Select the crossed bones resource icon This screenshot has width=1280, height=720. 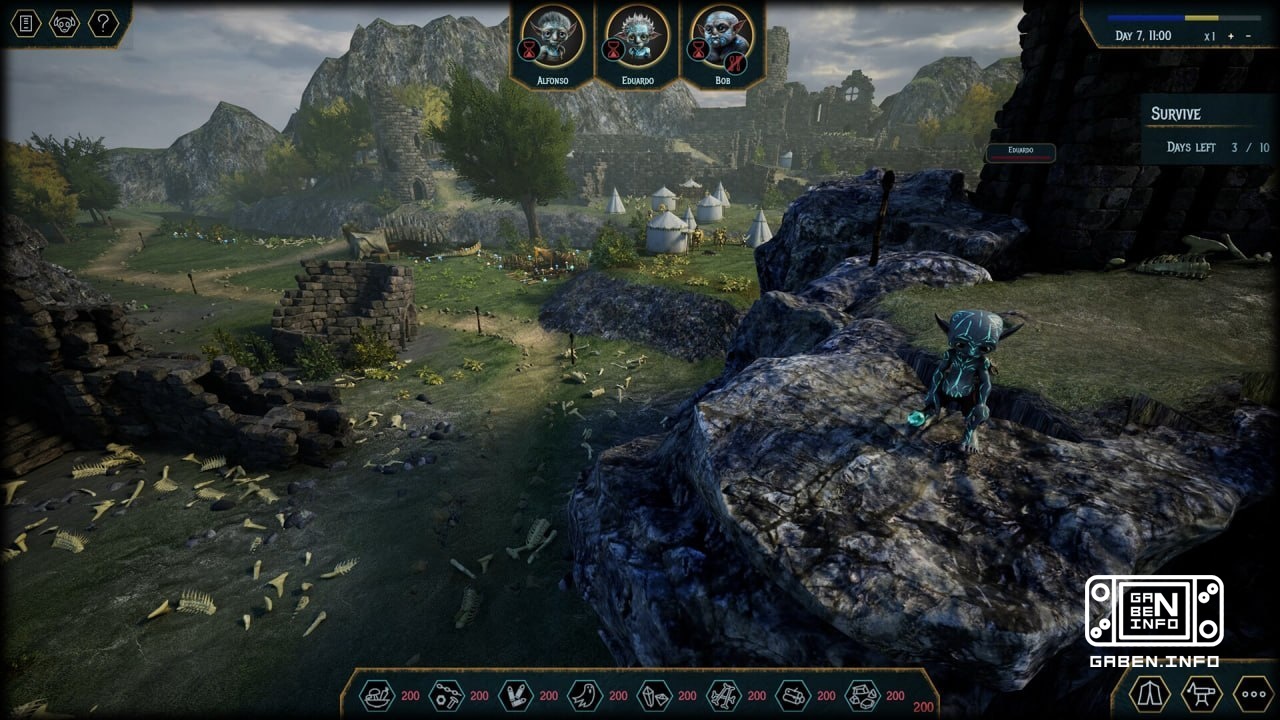[x=723, y=695]
